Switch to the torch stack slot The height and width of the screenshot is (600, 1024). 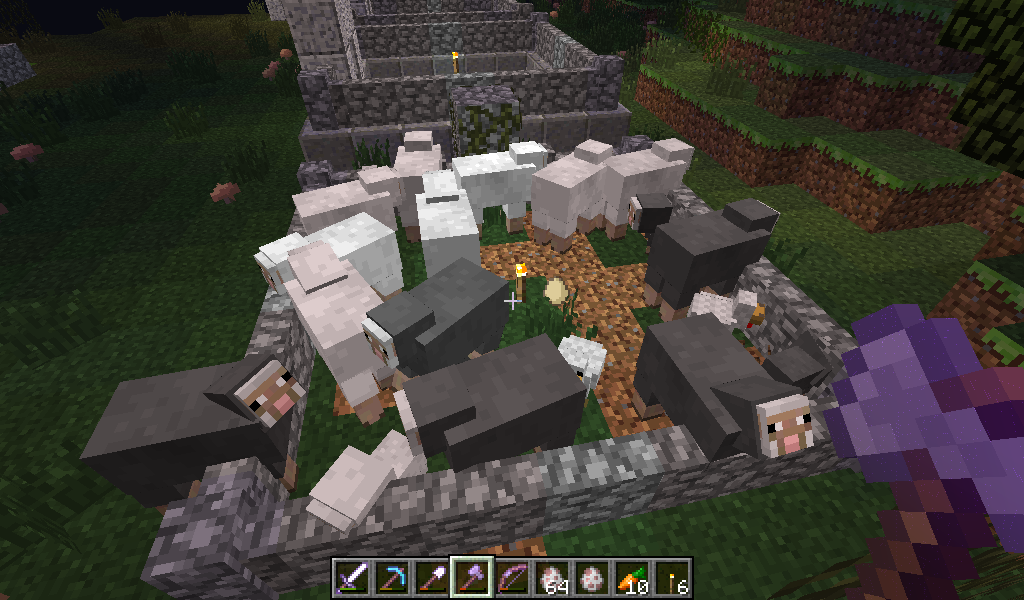click(671, 577)
